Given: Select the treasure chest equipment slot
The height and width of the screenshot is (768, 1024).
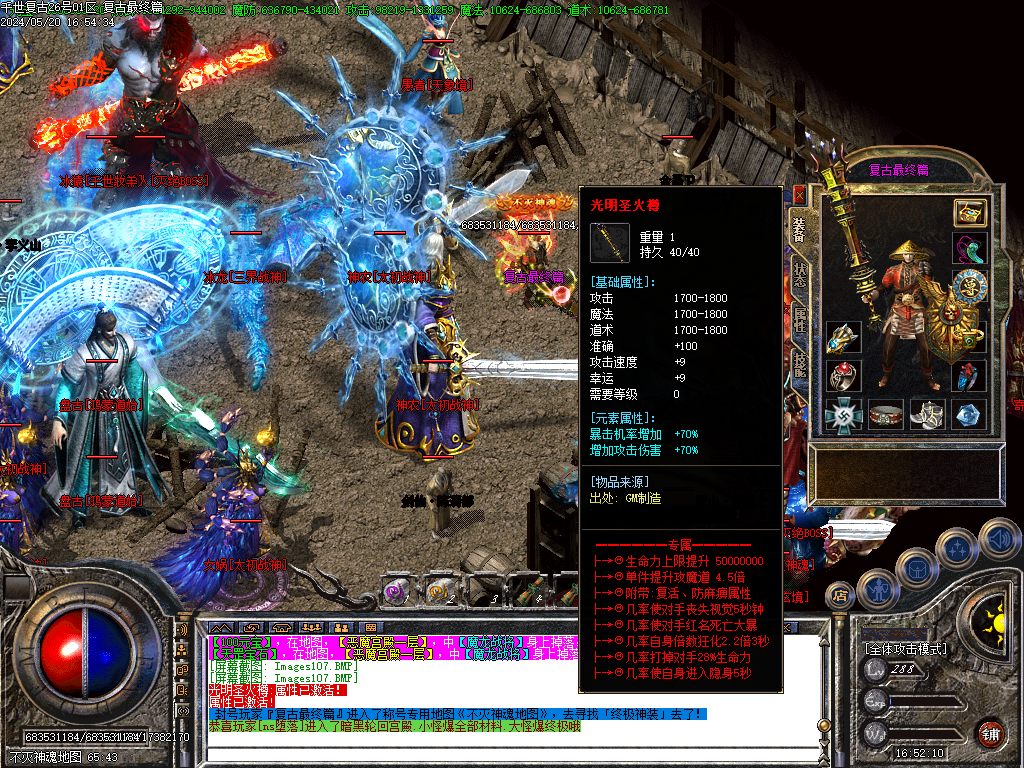Looking at the screenshot, I should click(x=969, y=212).
